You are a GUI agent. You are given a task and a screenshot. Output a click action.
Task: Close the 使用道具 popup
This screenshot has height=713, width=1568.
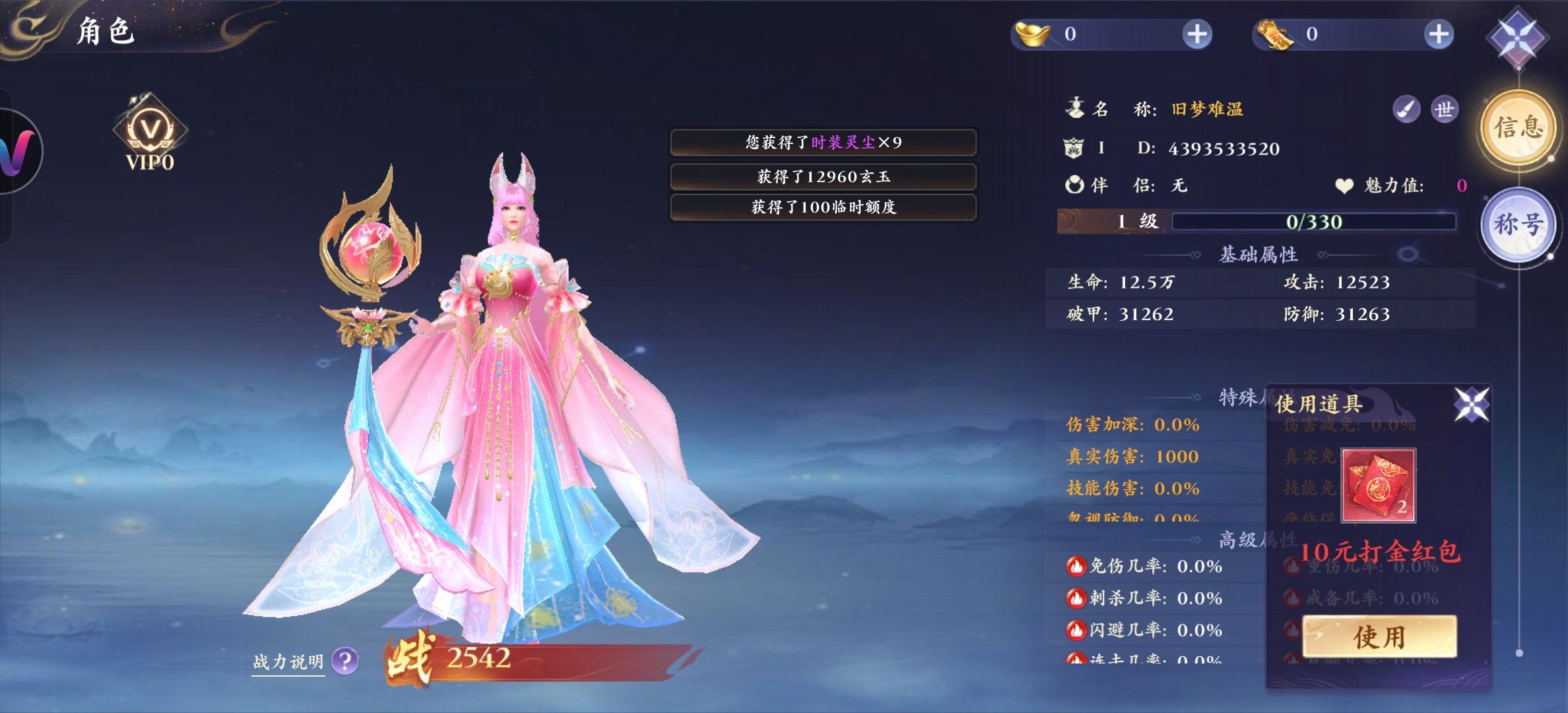click(x=1472, y=404)
